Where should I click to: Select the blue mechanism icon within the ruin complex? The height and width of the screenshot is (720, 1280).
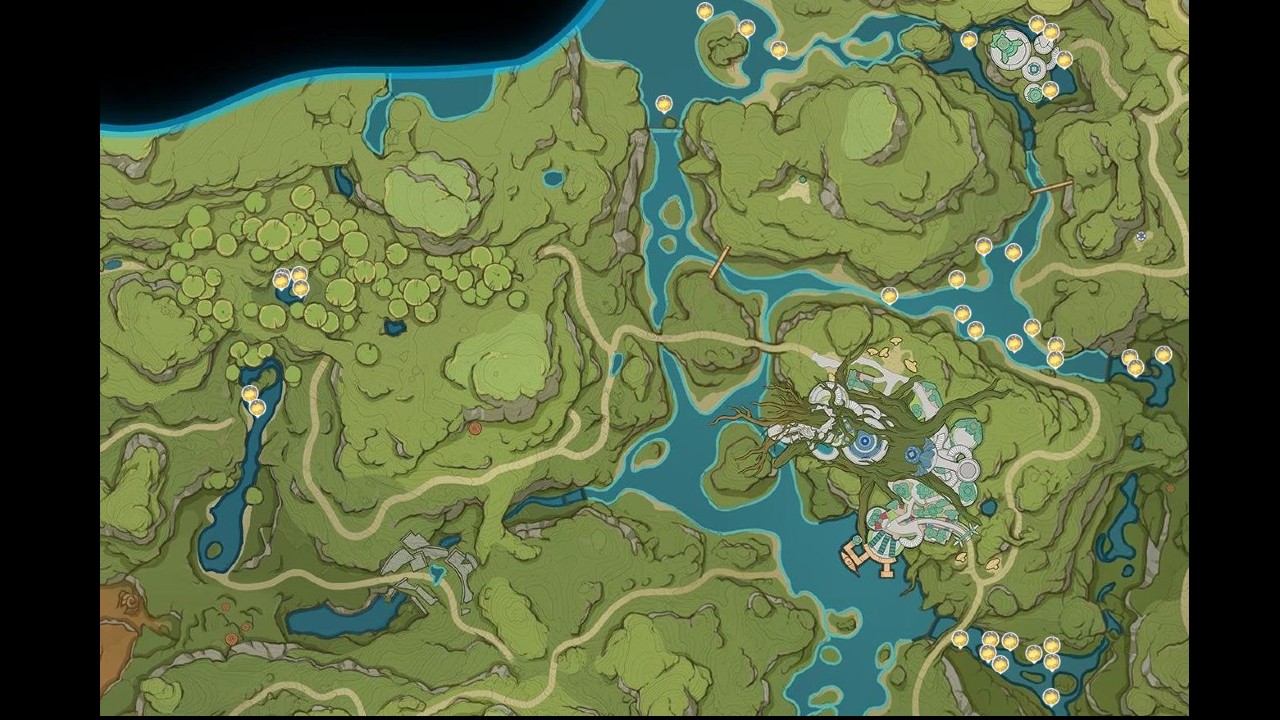pos(1034,68)
